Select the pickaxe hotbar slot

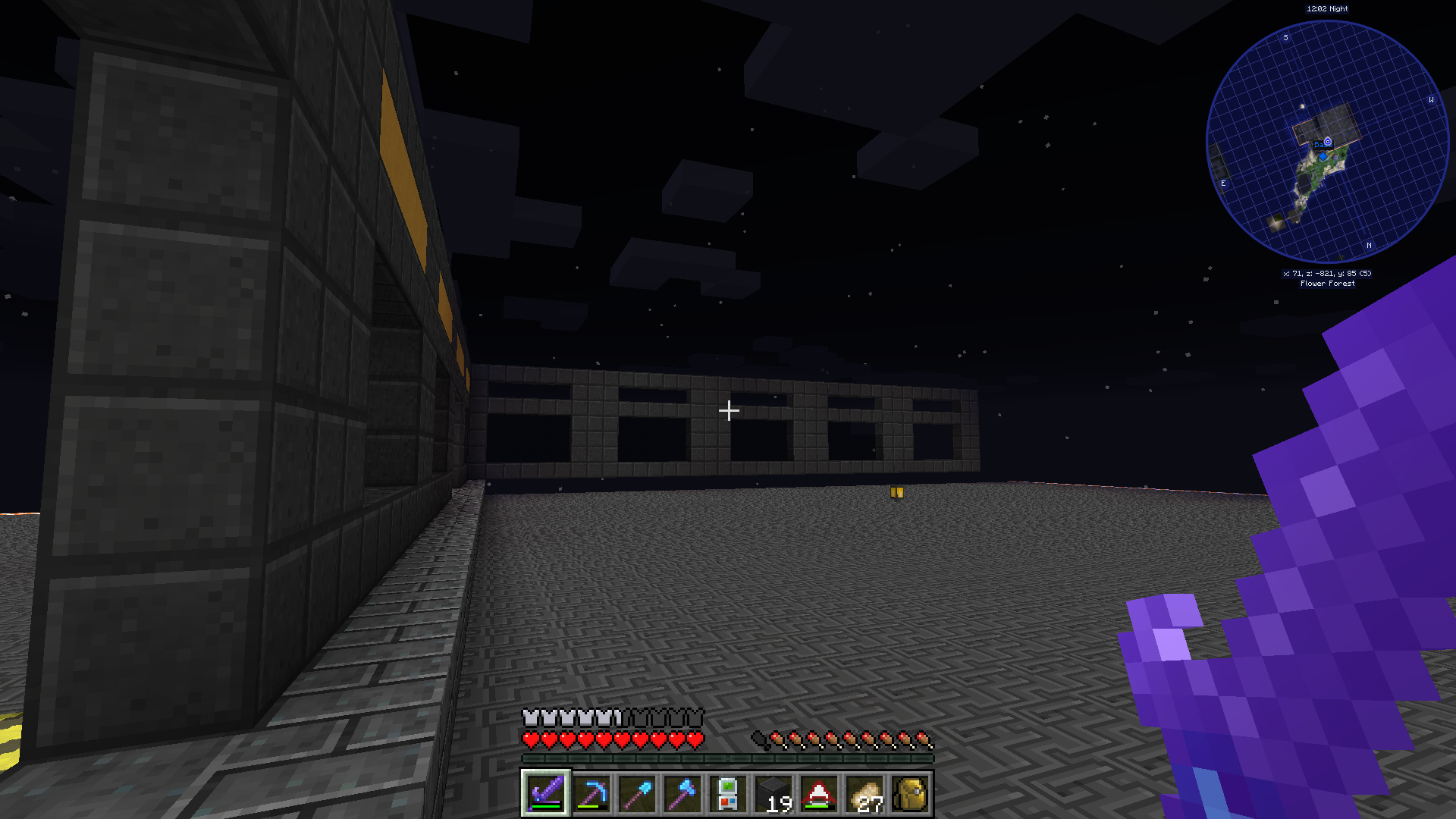click(x=591, y=793)
